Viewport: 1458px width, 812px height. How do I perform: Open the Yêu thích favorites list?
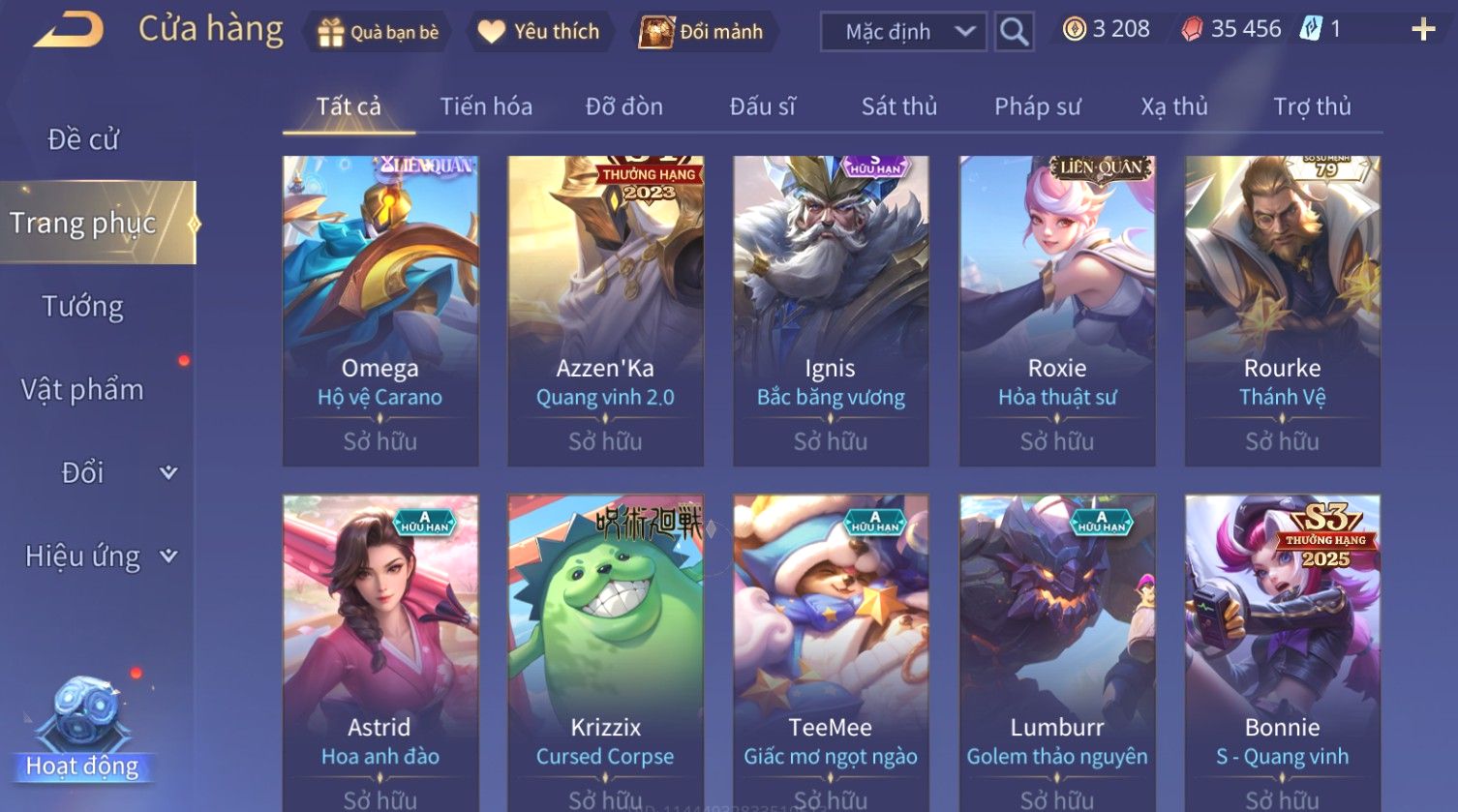[x=539, y=32]
